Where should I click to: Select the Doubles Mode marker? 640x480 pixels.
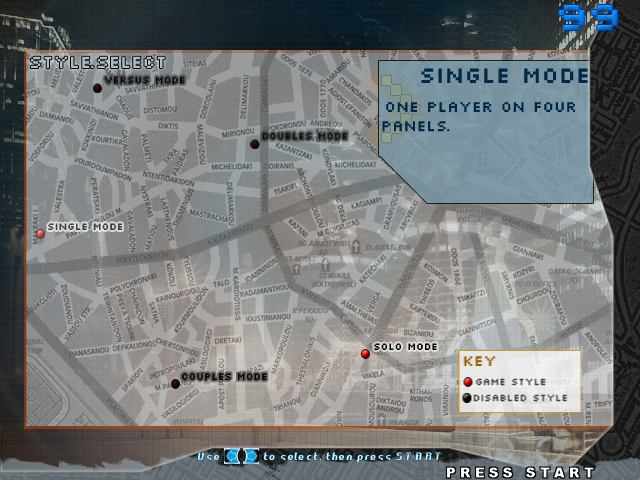[254, 144]
